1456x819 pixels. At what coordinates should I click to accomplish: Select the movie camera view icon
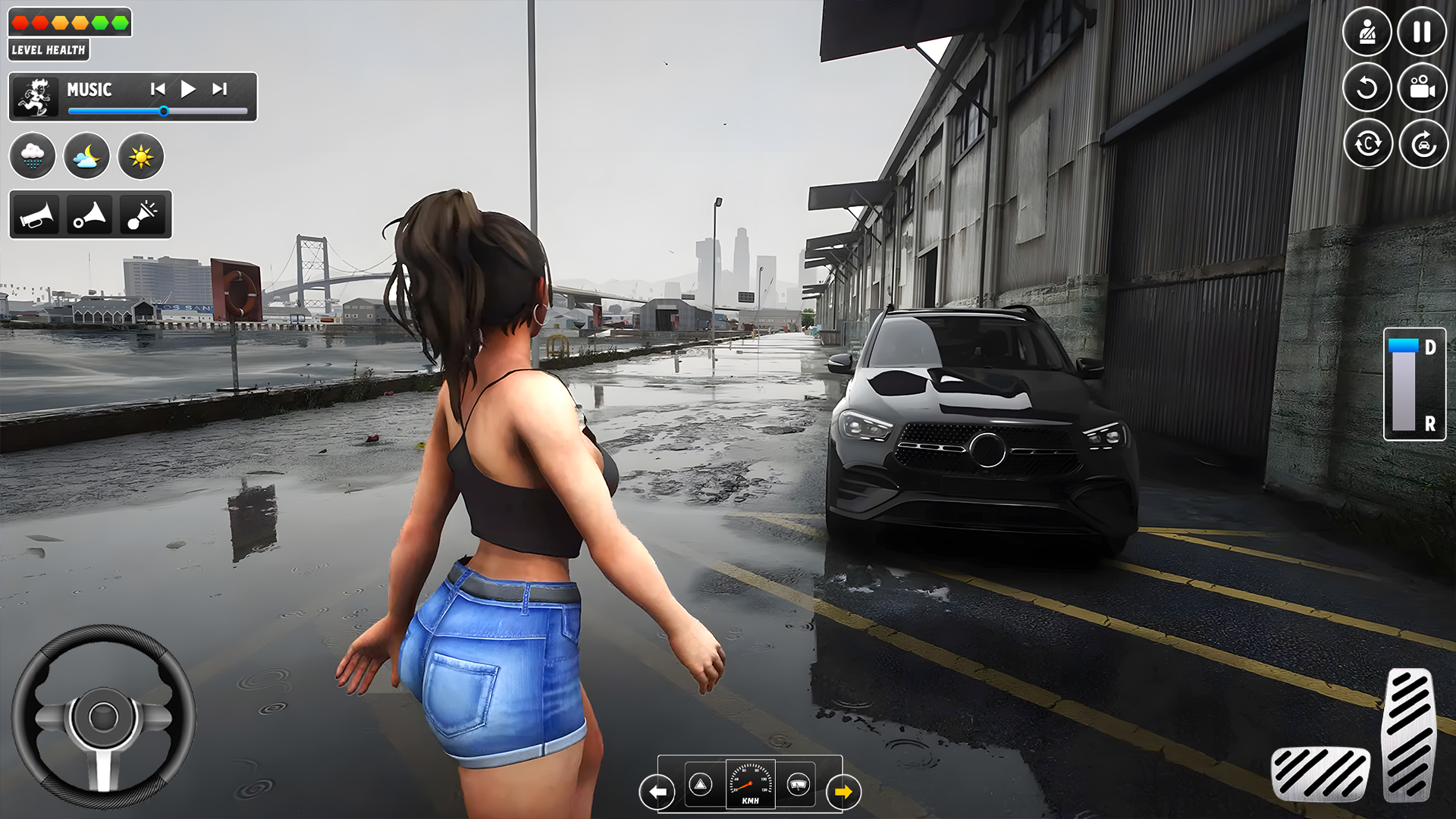[x=1423, y=87]
